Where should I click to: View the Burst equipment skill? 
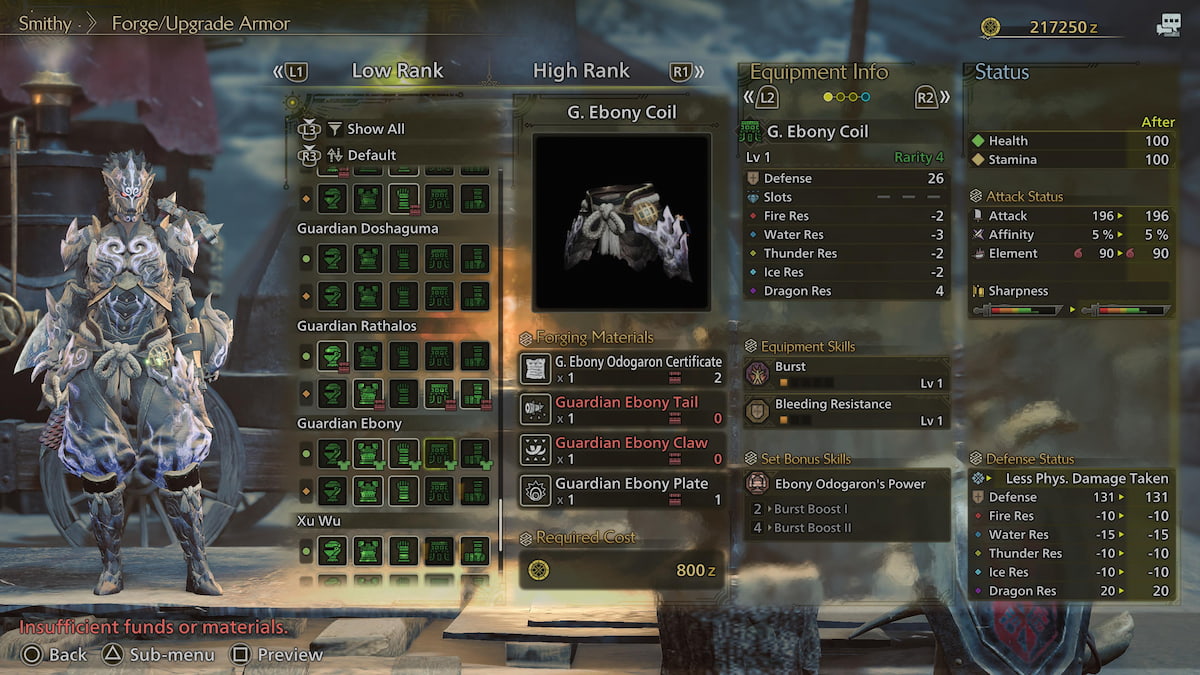tap(846, 374)
